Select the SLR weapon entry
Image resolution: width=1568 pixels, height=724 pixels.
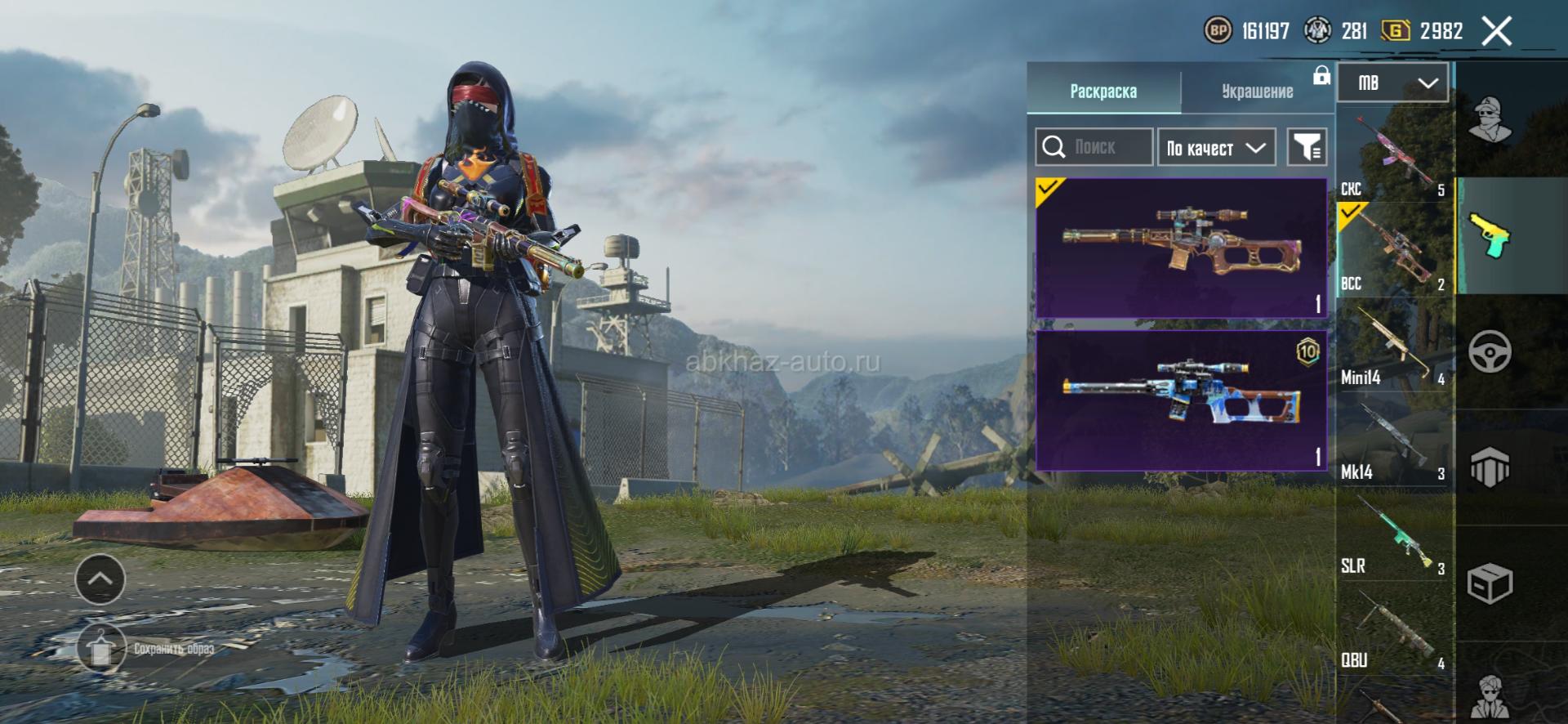point(1394,534)
